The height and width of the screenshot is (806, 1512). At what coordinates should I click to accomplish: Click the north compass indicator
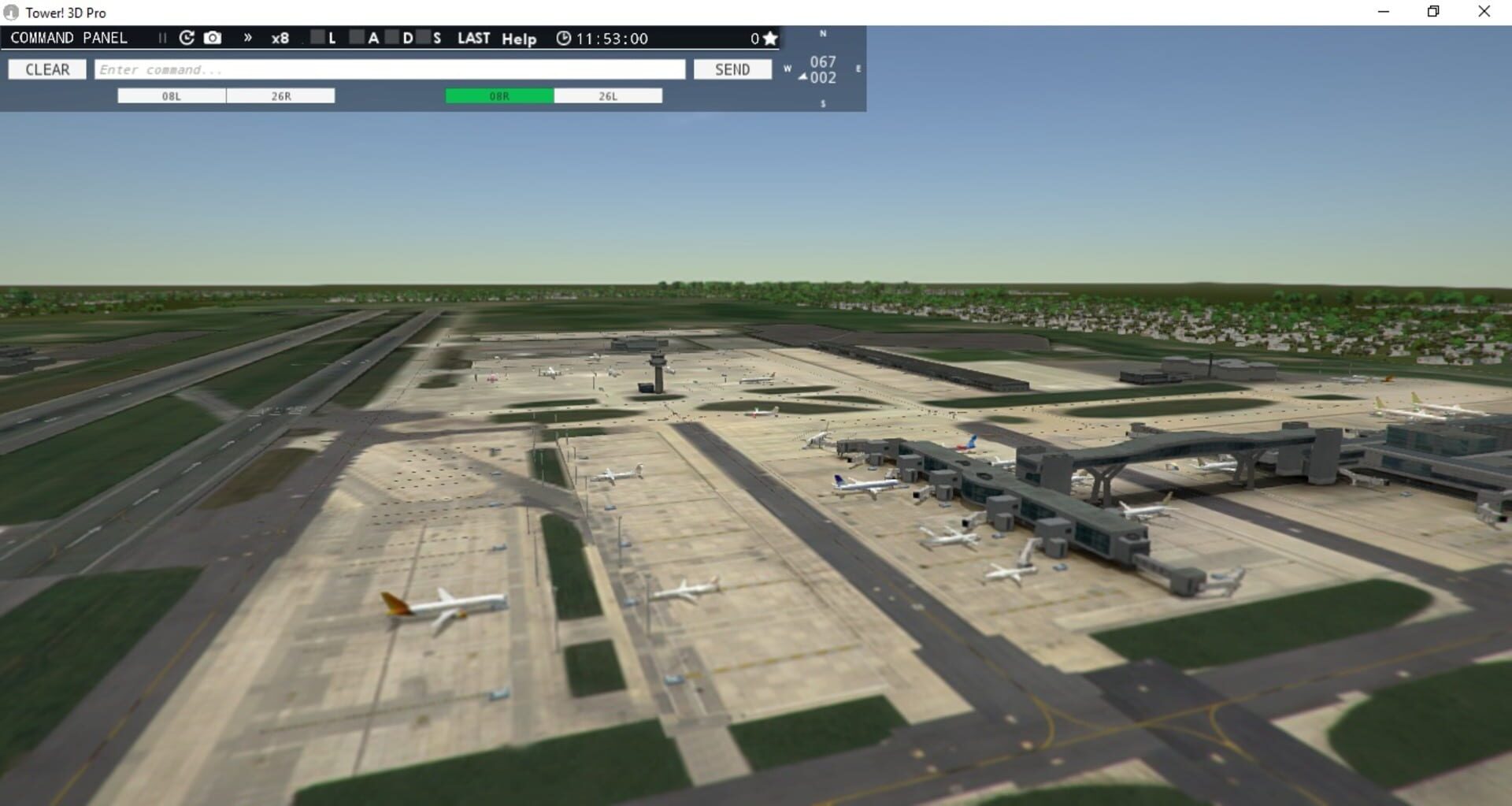822,35
